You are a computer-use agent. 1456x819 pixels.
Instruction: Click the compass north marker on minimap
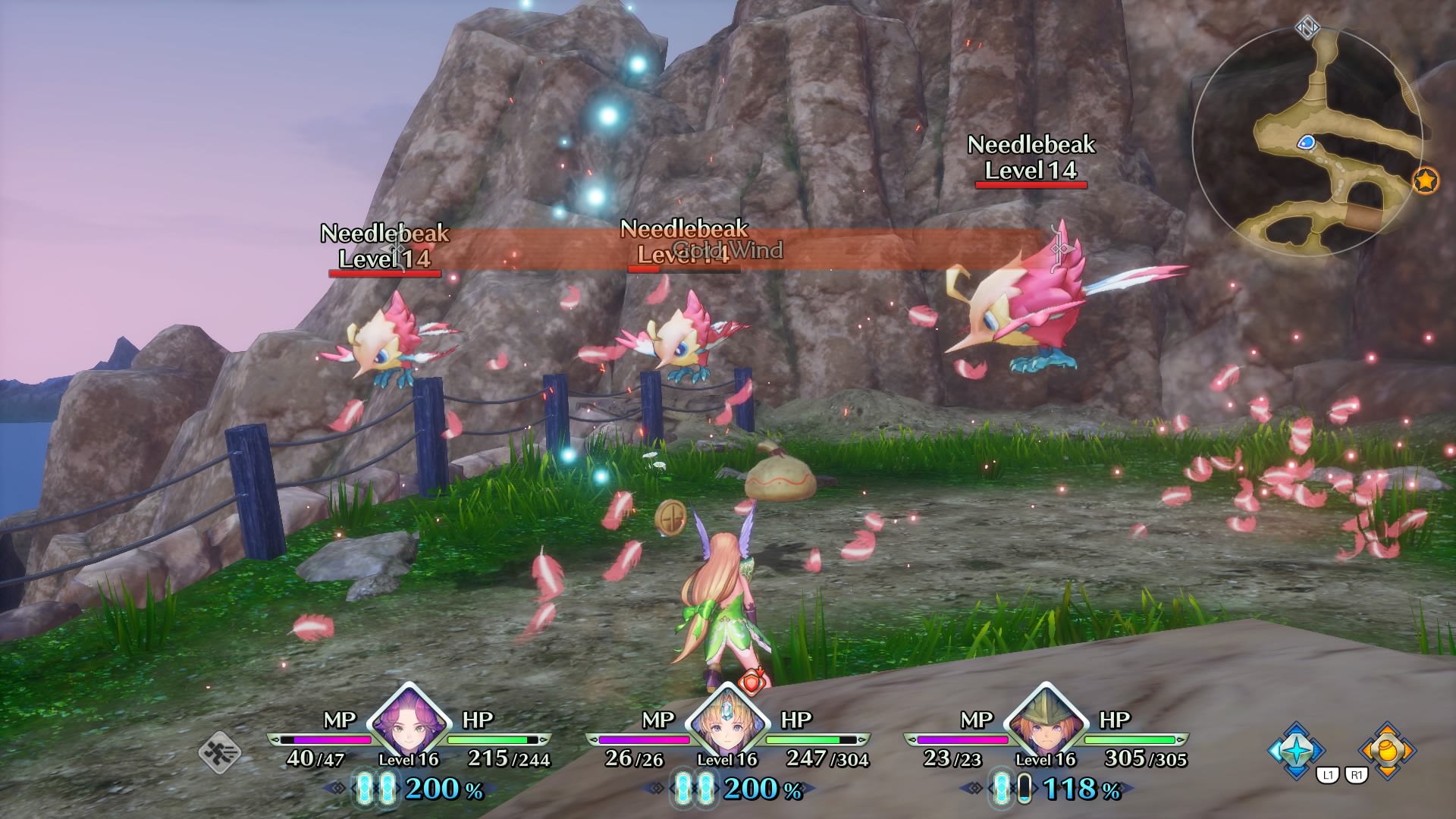click(x=1307, y=28)
